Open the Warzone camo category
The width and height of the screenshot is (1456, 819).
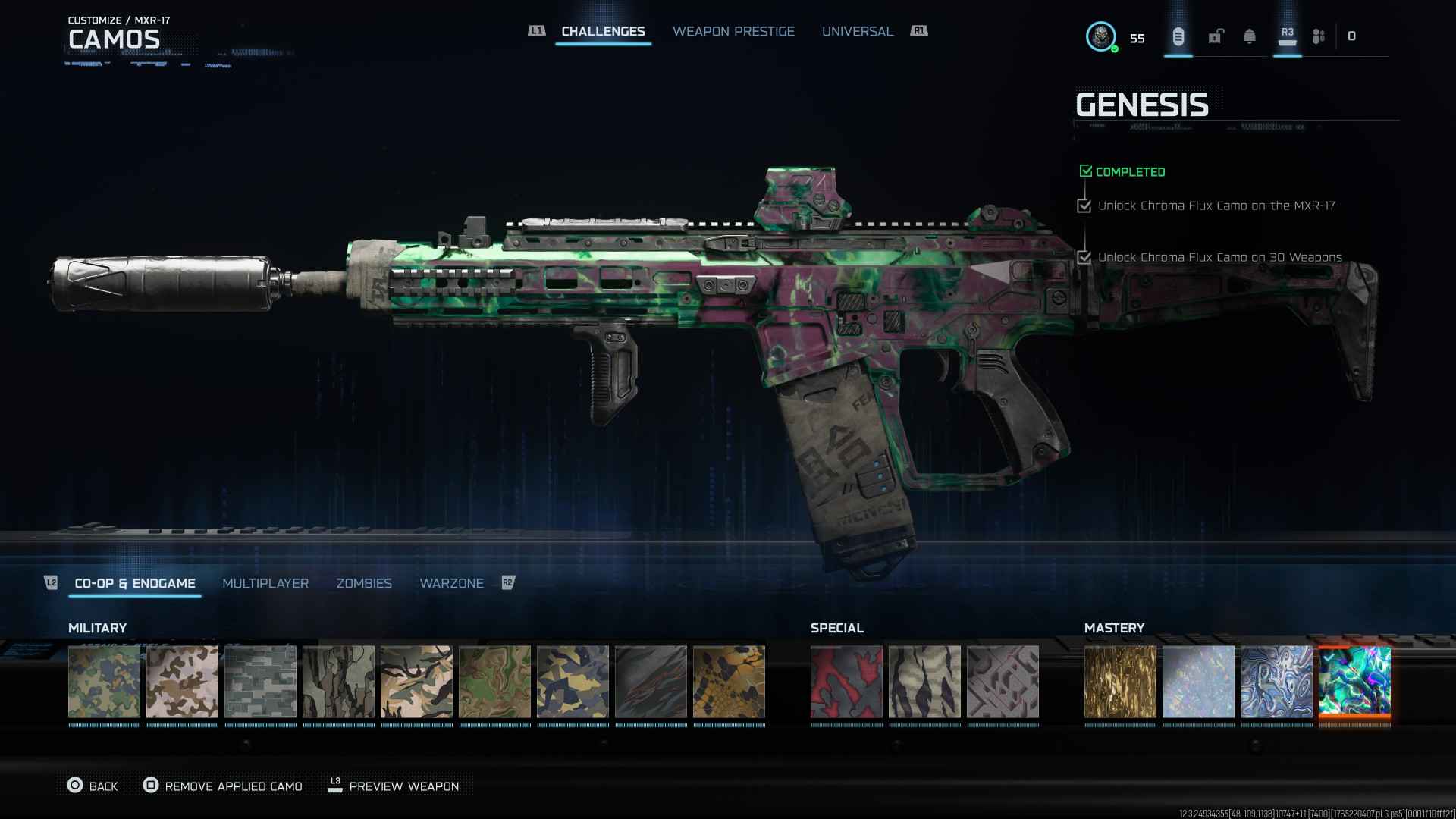pos(451,583)
